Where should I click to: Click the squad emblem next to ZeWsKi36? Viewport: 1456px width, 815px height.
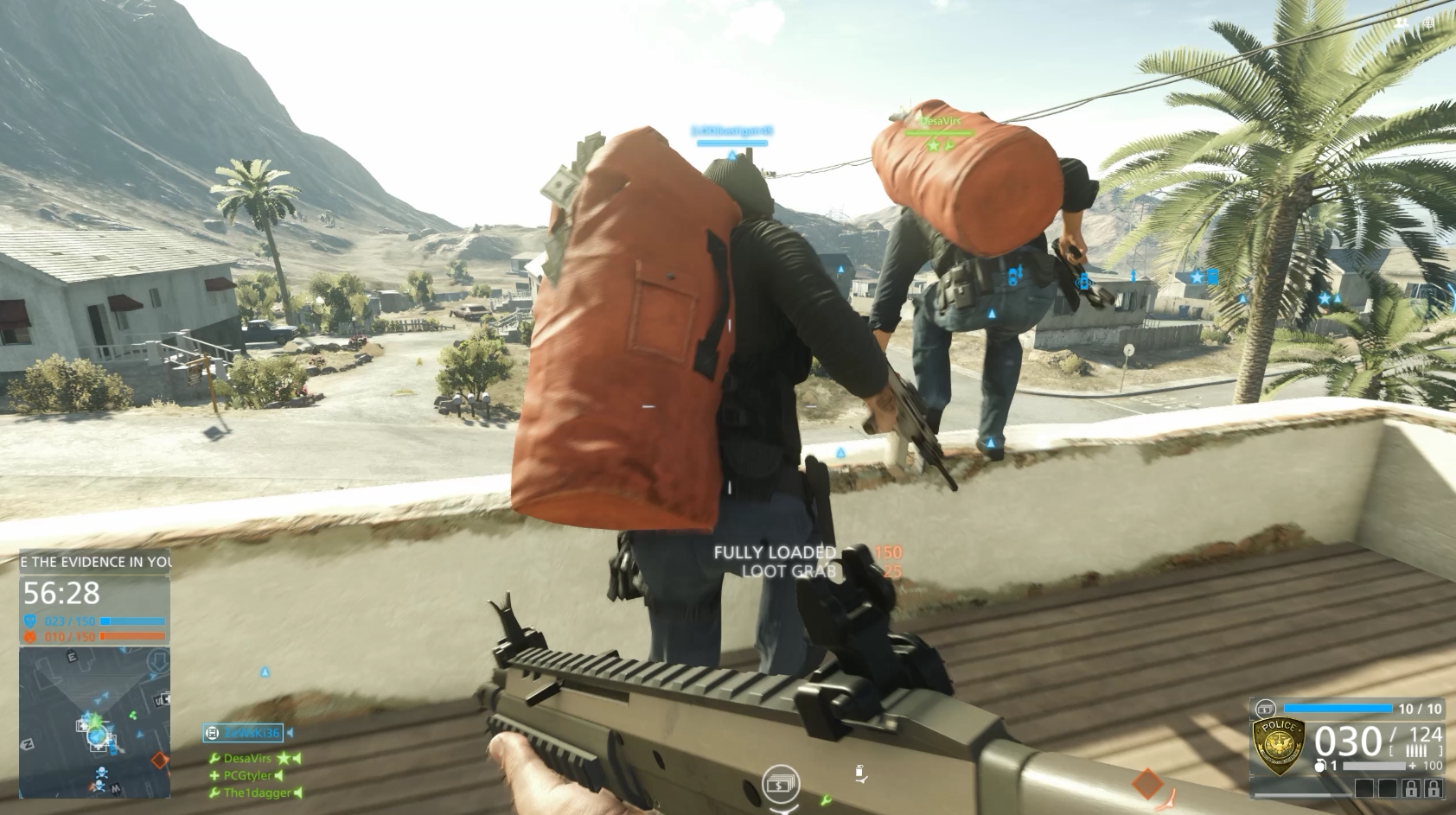[212, 734]
